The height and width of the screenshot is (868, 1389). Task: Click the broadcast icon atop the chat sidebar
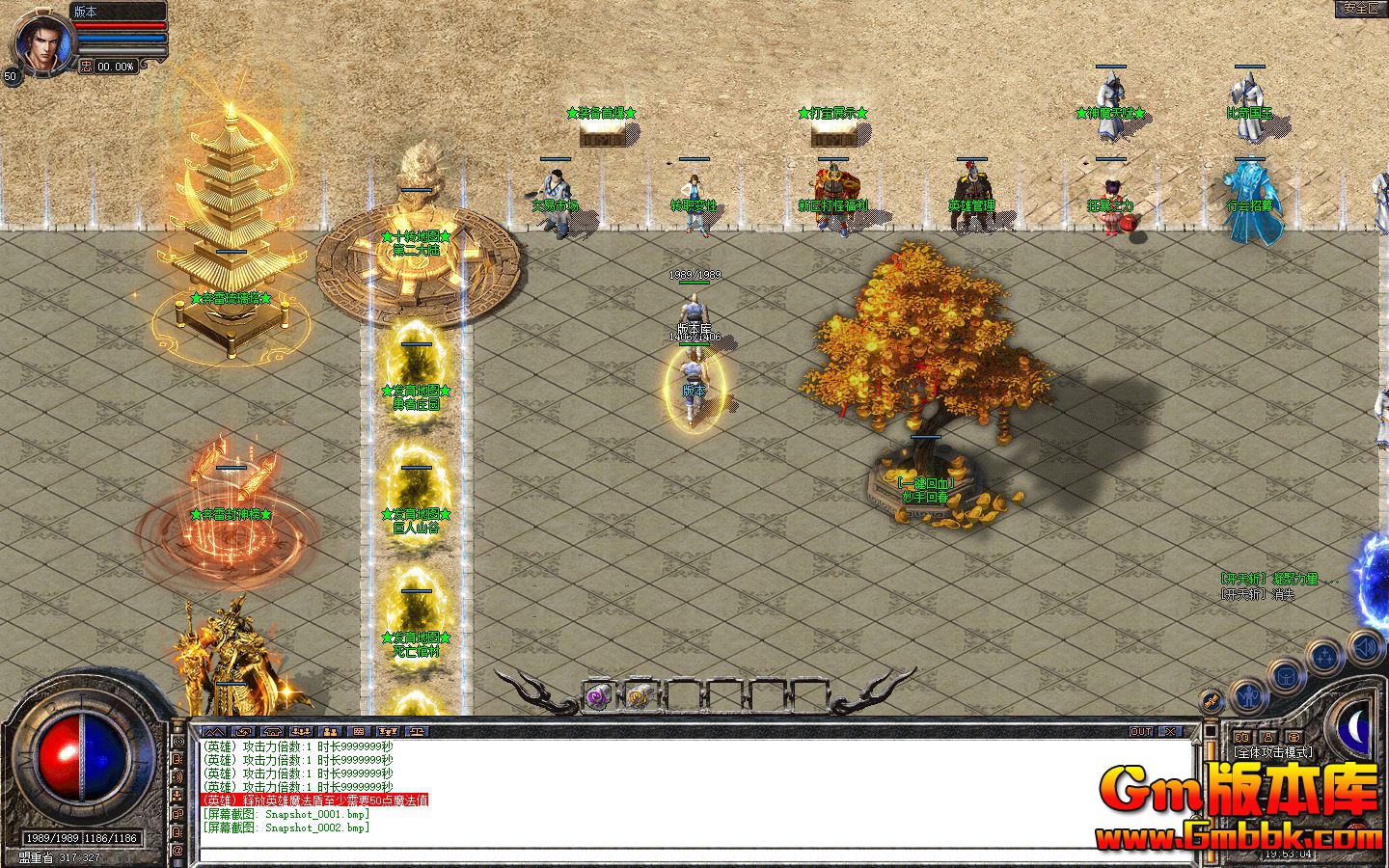tap(177, 742)
